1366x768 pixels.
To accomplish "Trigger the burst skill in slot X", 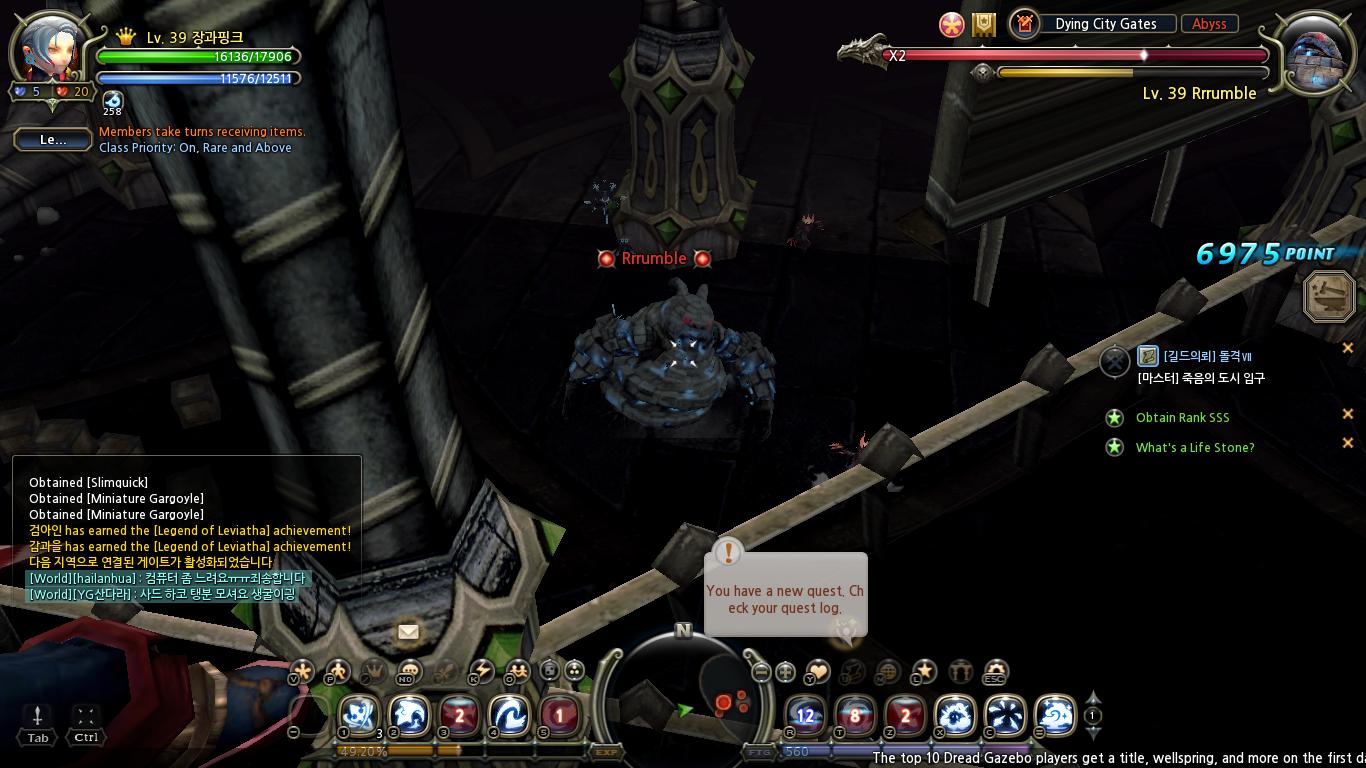I will [955, 716].
